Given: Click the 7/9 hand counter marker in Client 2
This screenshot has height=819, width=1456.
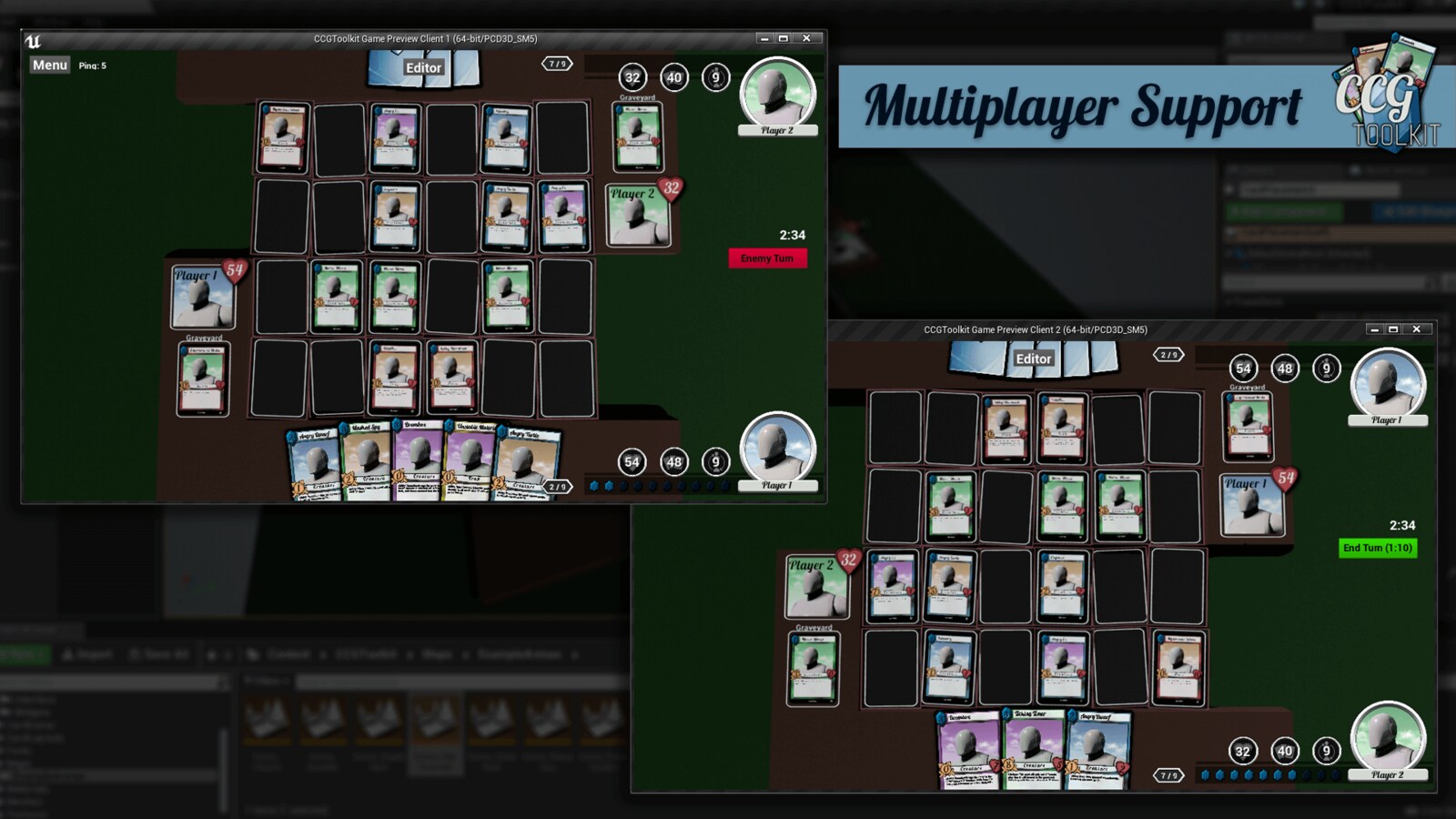Looking at the screenshot, I should pos(1168,773).
